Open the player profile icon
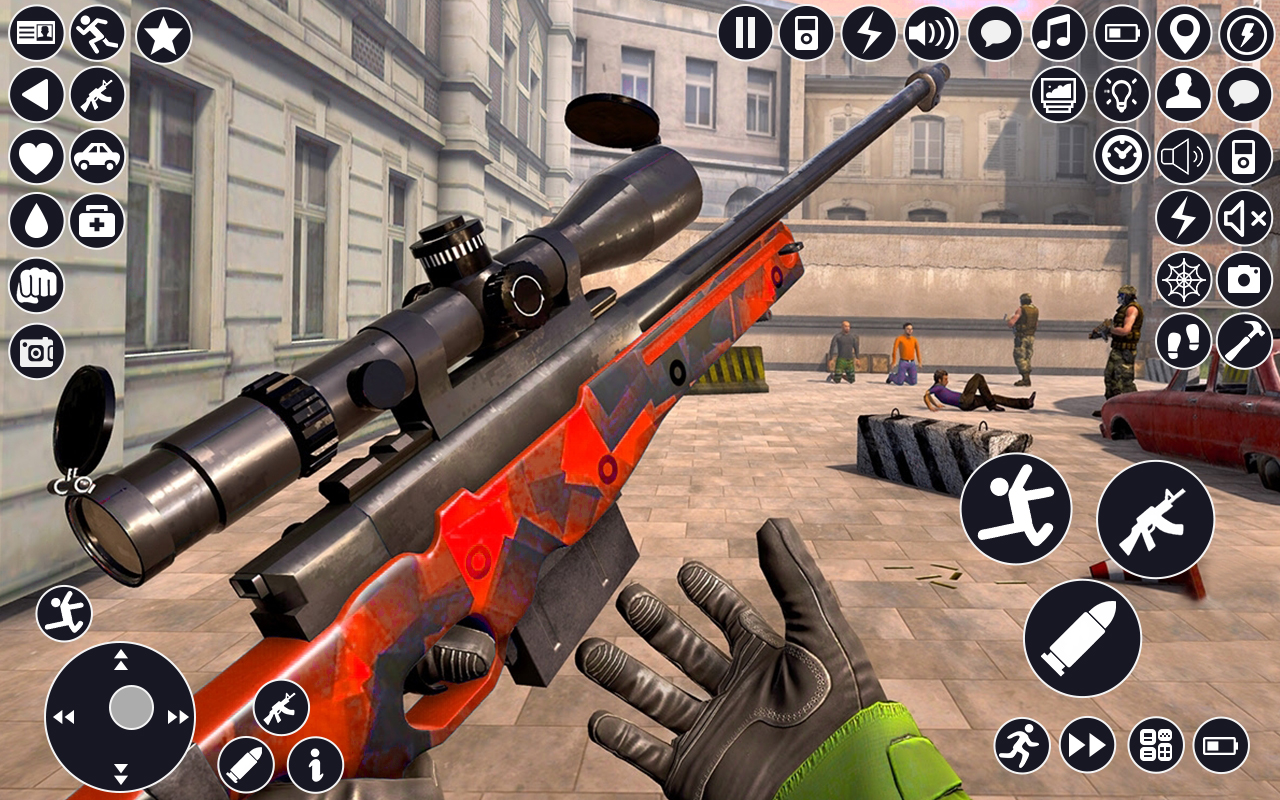Viewport: 1280px width, 800px height. coord(1184,95)
